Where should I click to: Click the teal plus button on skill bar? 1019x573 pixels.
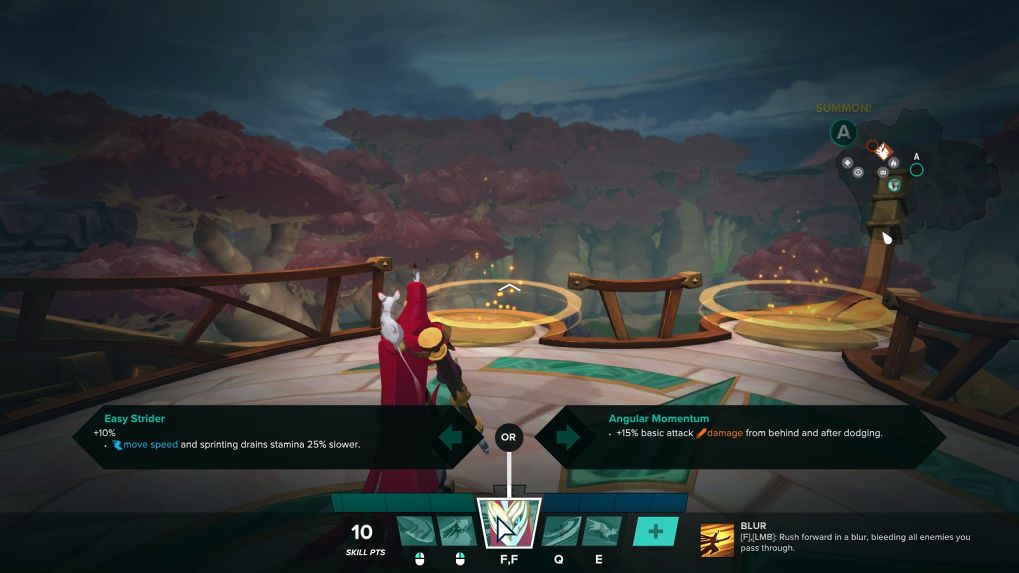(x=655, y=531)
